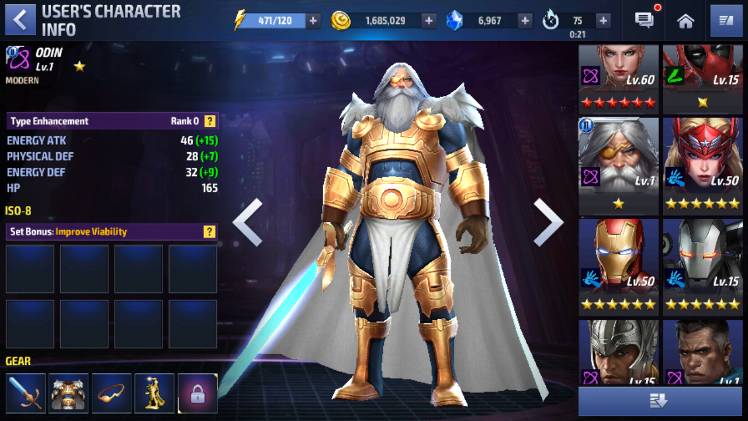Add energy with the lightning plus button
The width and height of the screenshot is (748, 421).
click(313, 20)
